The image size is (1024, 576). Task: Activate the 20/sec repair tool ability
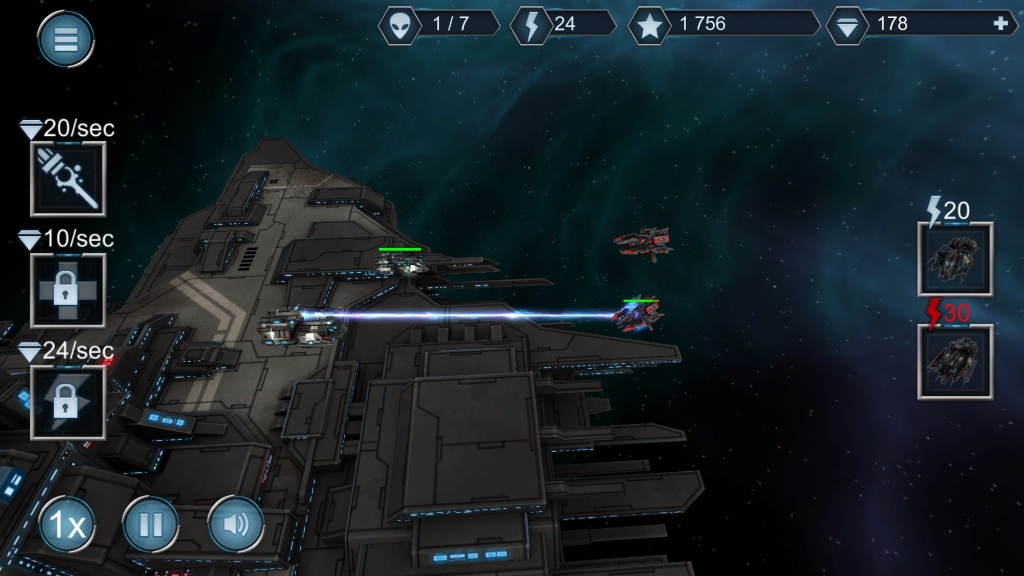[68, 179]
